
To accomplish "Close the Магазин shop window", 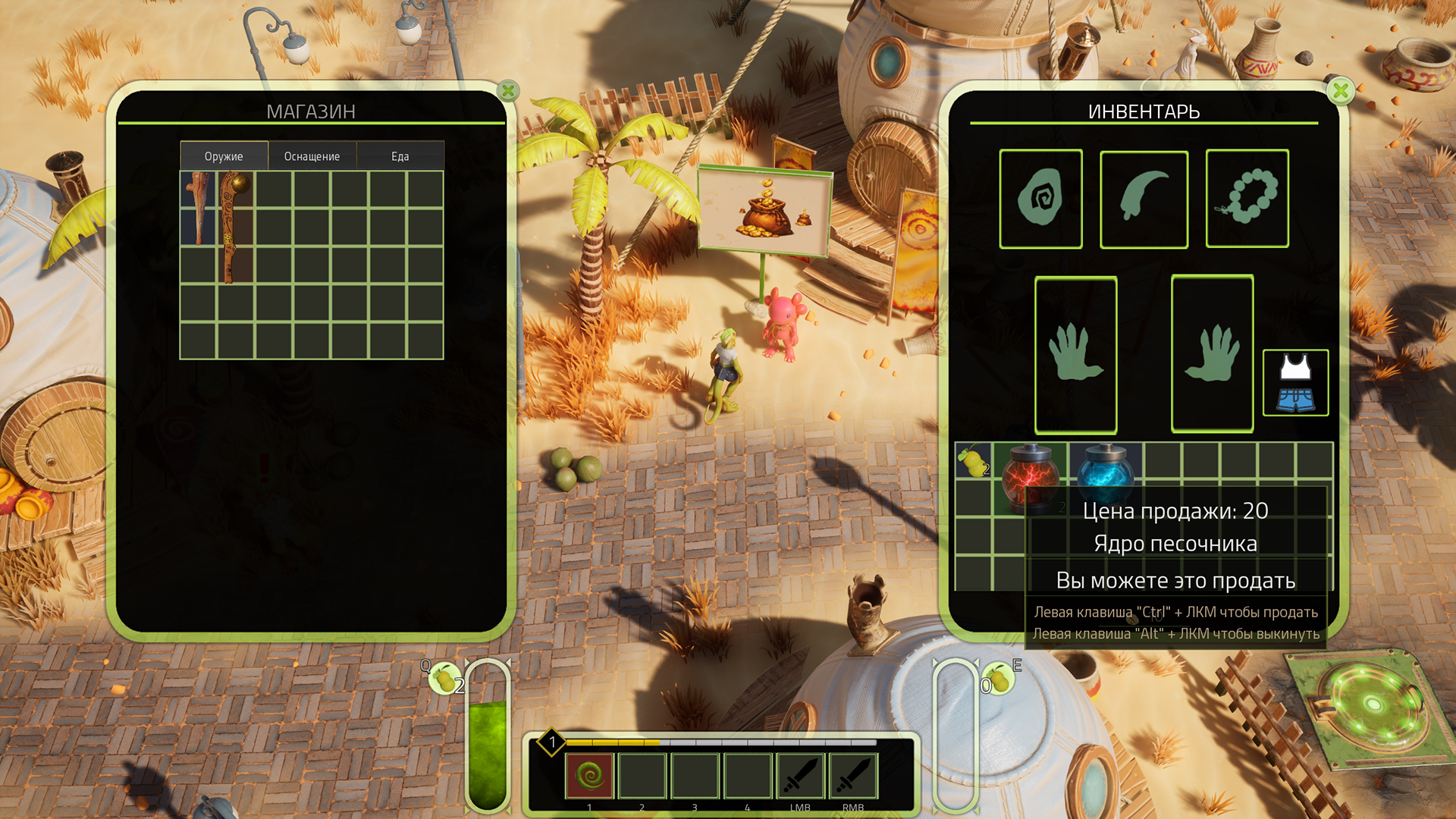I will 508,92.
